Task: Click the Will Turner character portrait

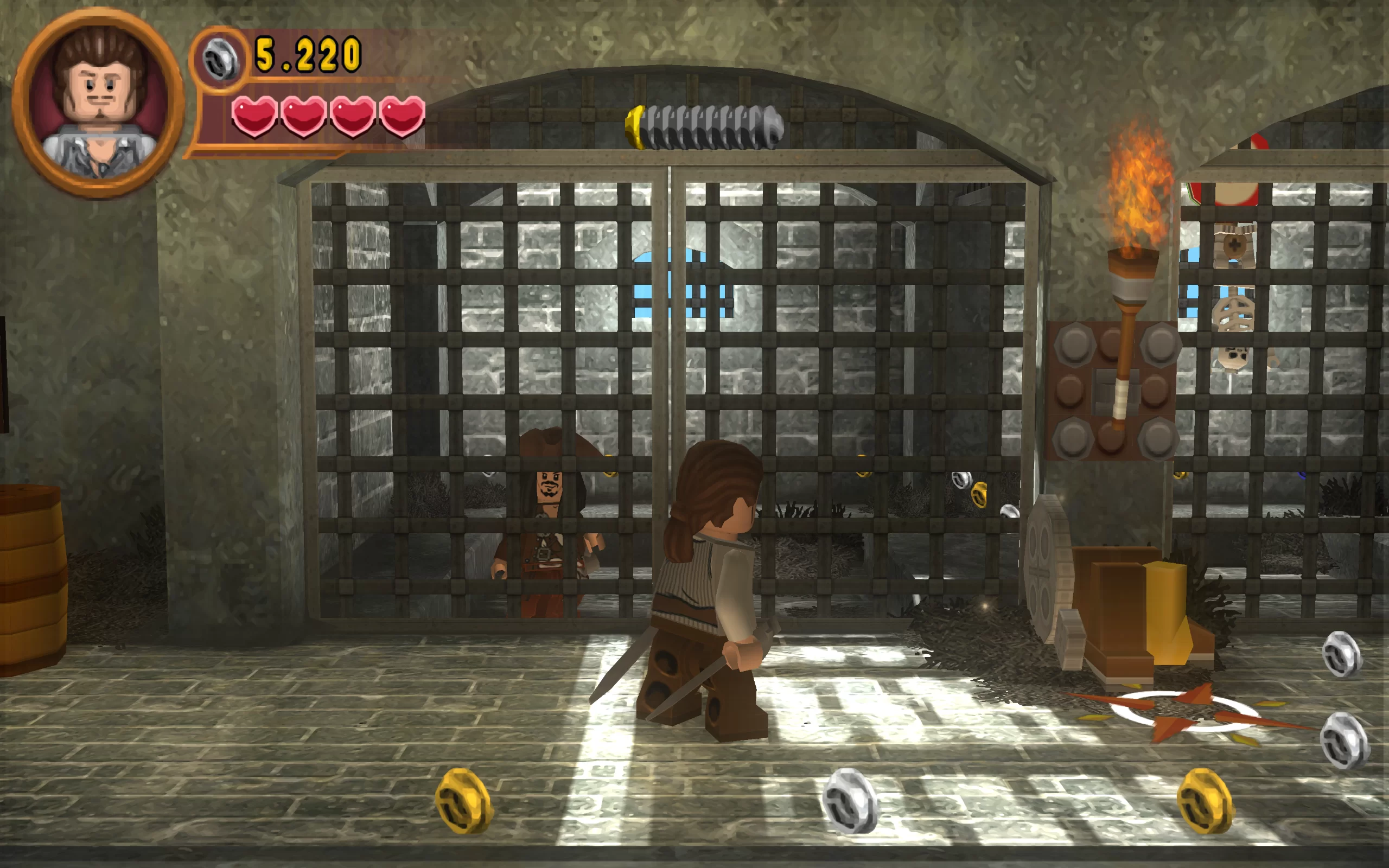Action: (99, 103)
